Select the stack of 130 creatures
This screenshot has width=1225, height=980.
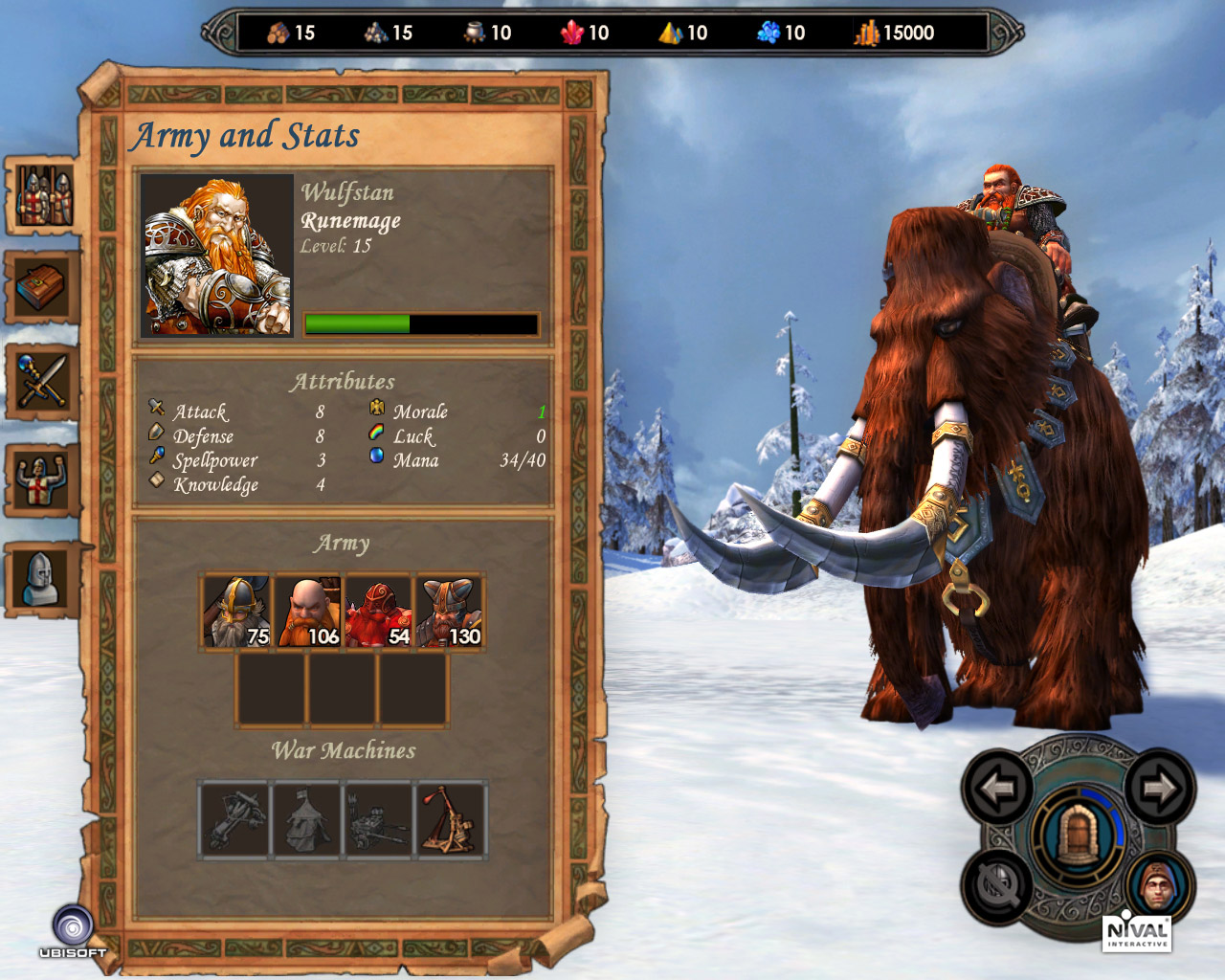pyautogui.click(x=449, y=610)
